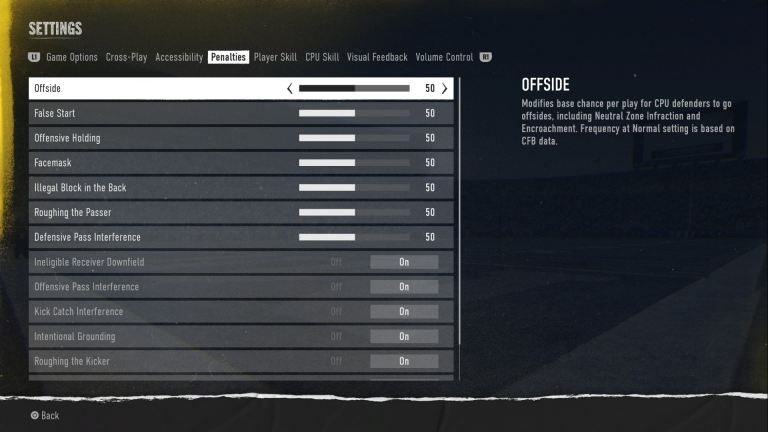
Task: Decrease Offside with the left arrow
Action: pos(290,88)
